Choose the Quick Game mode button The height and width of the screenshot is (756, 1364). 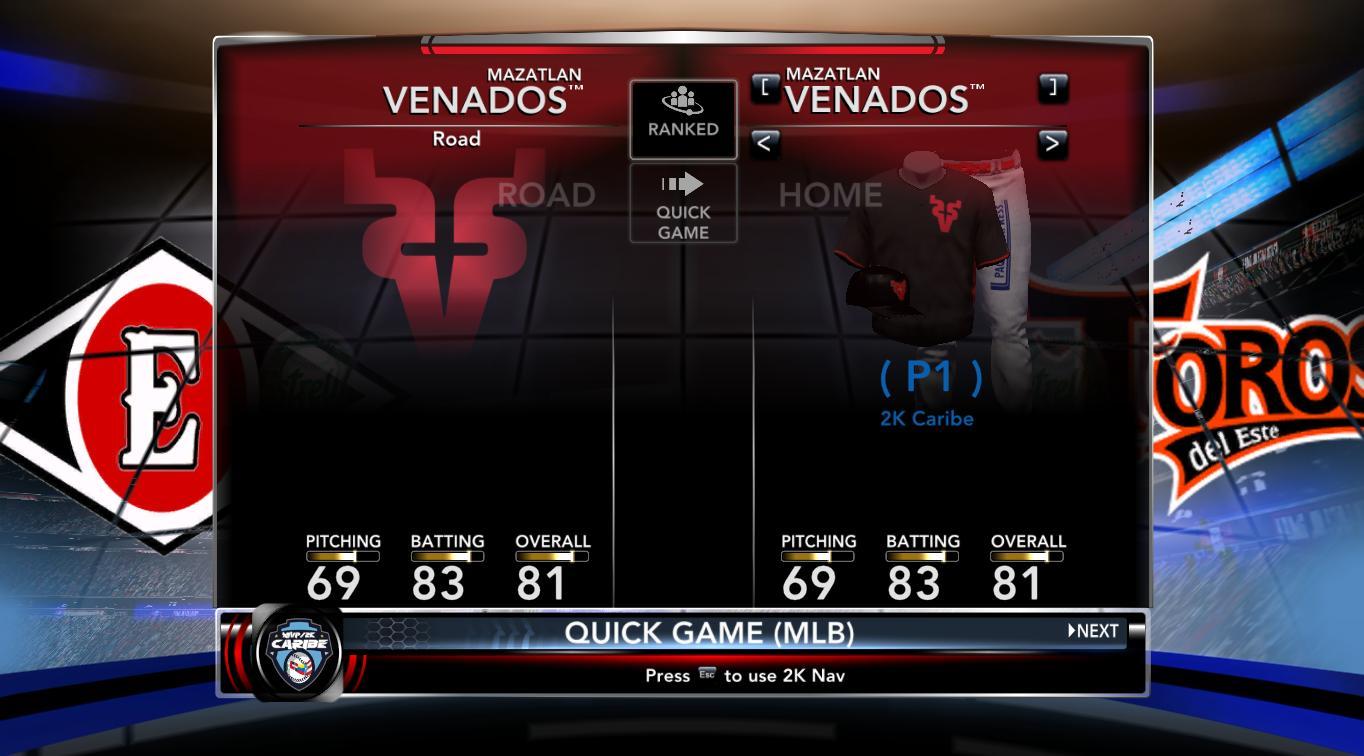[683, 204]
